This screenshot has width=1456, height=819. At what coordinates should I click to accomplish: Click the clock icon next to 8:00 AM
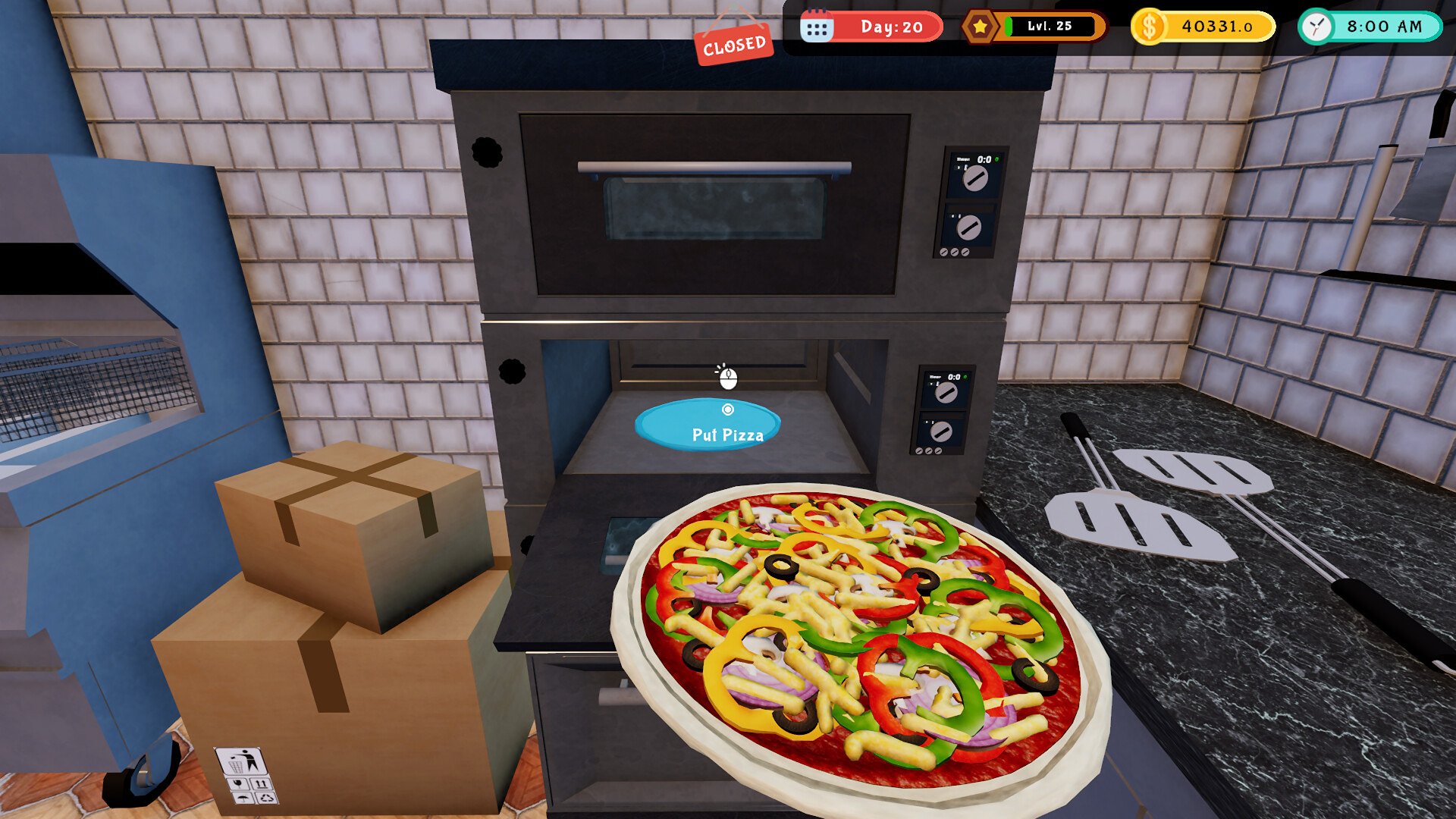pyautogui.click(x=1317, y=25)
